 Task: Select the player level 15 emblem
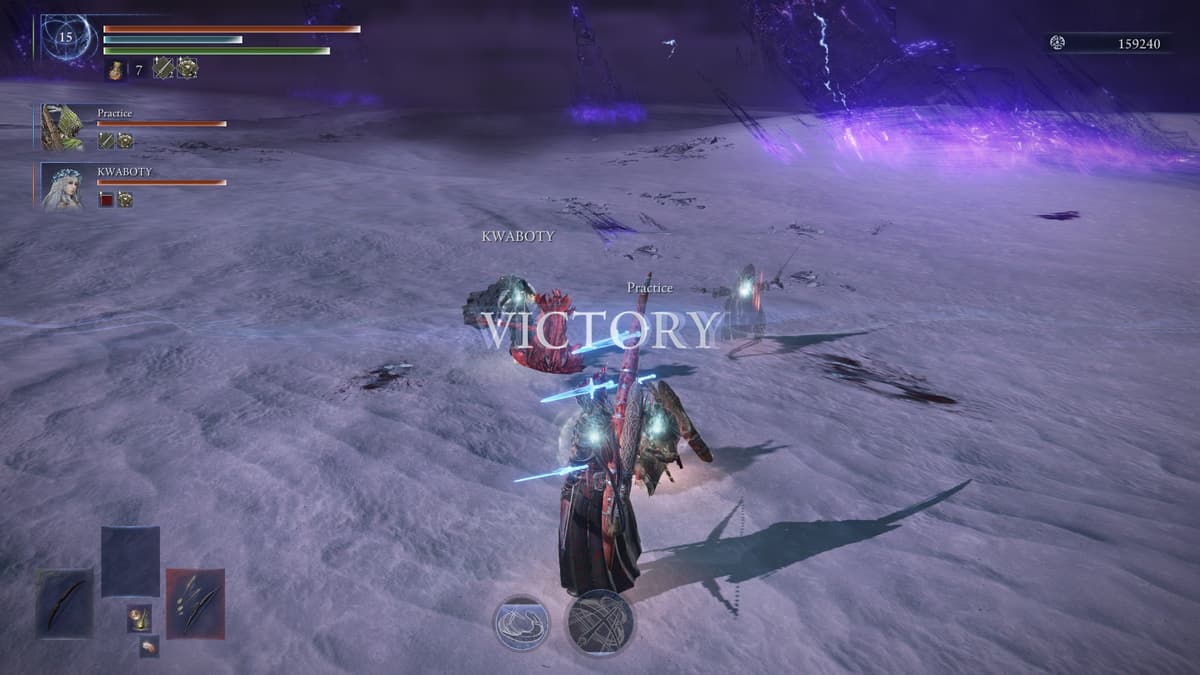pyautogui.click(x=67, y=38)
